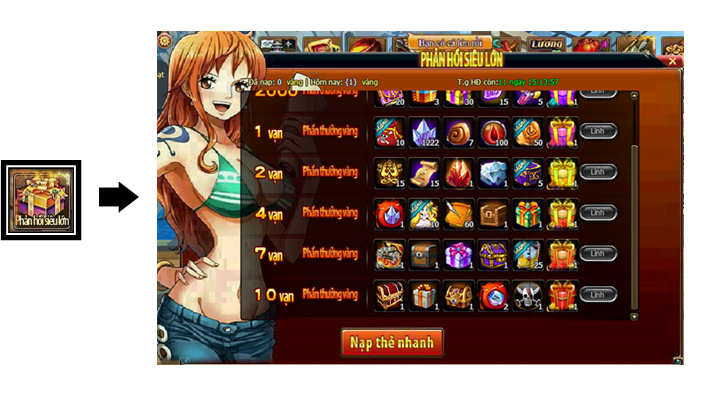The image size is (705, 400).
Task: Click the Nạp thẻ nhanh button
Action: tap(392, 342)
